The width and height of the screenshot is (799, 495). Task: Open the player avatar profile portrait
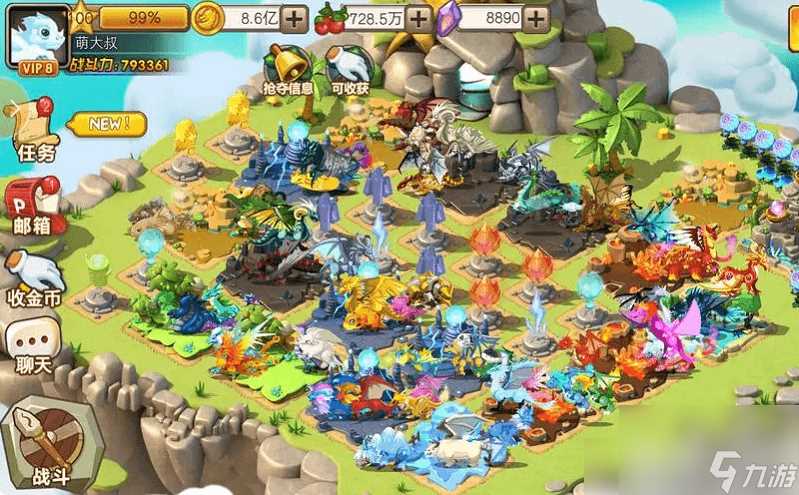tap(33, 32)
